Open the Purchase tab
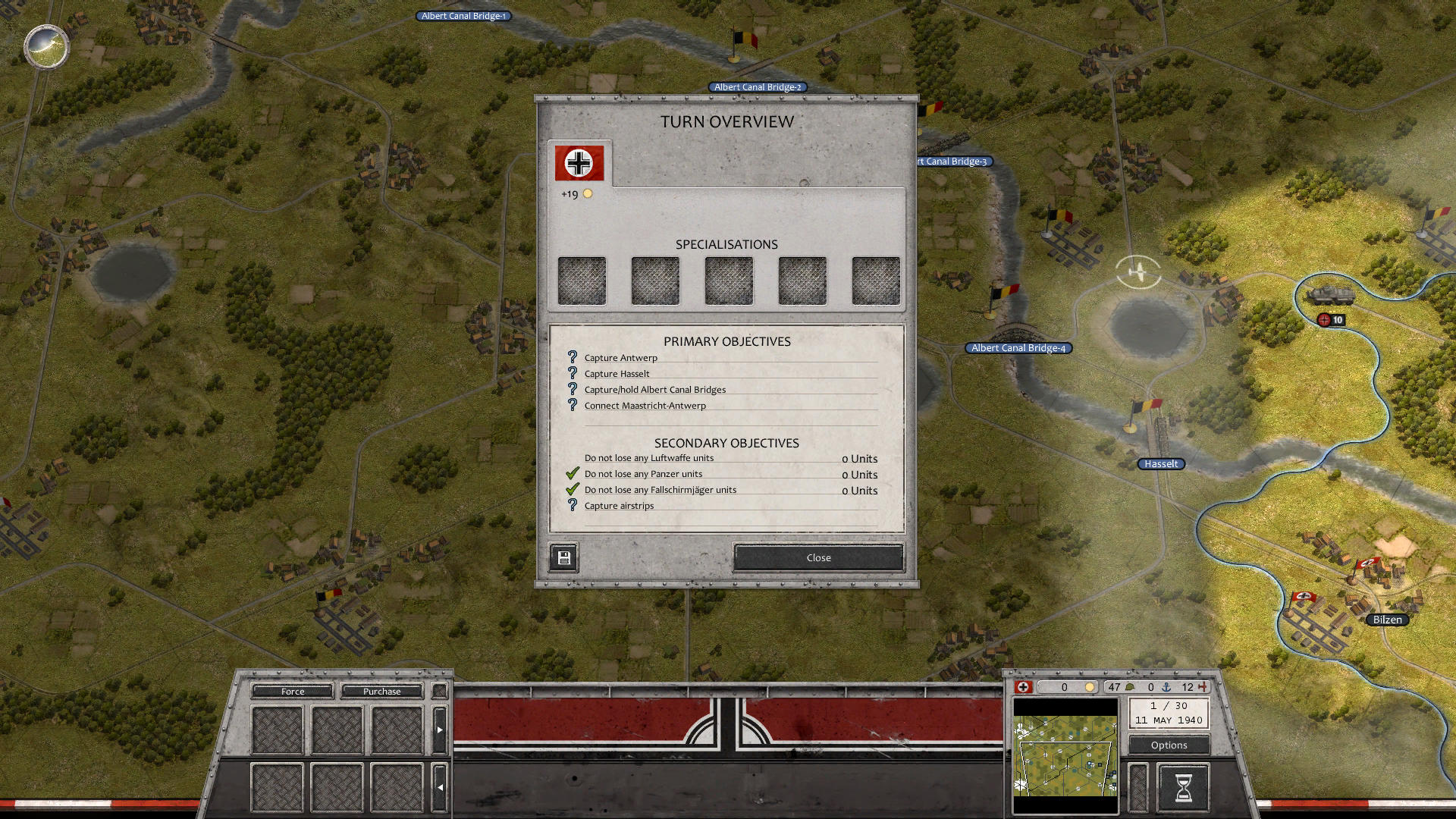The width and height of the screenshot is (1456, 819). click(381, 691)
